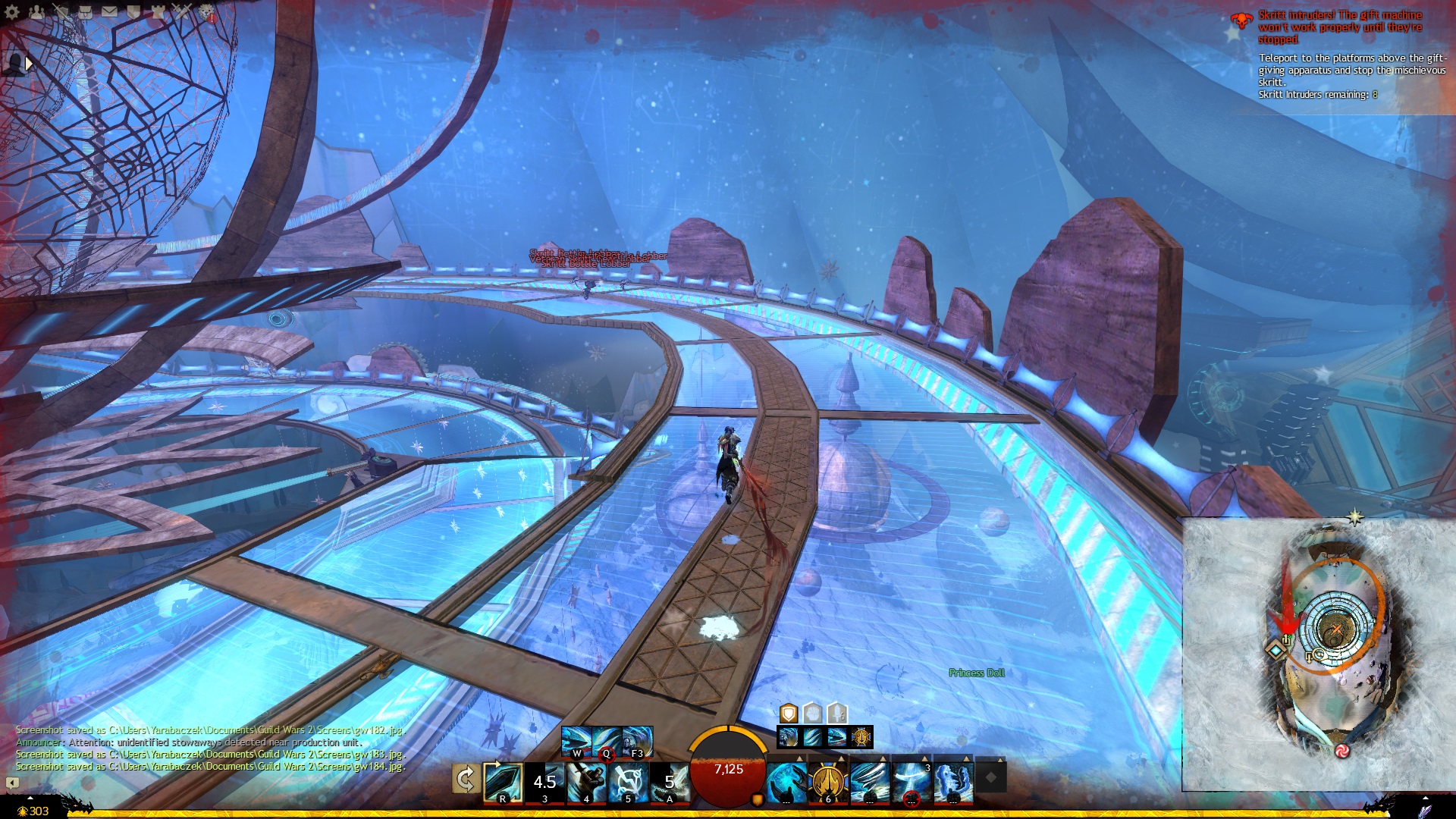Click the weapon swap arrow button

point(465,780)
